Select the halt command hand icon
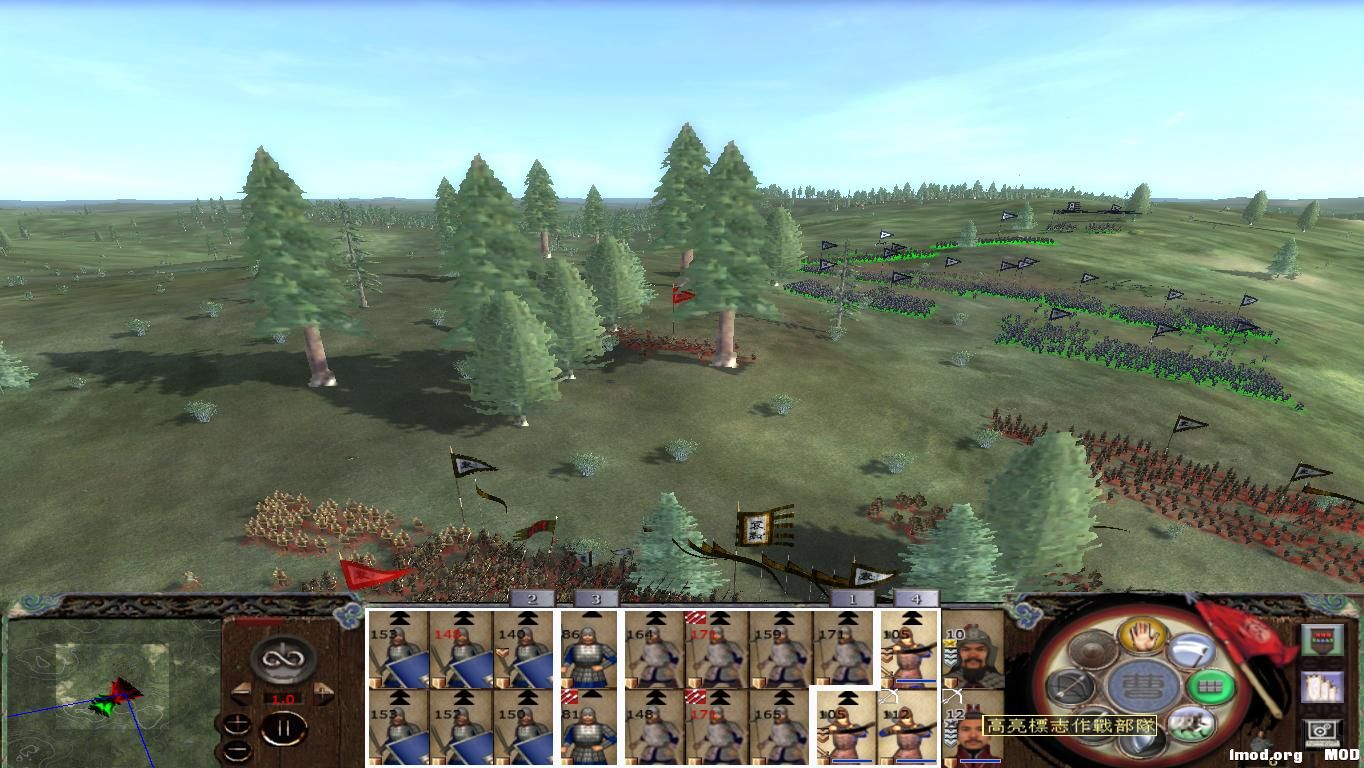Screen dimensions: 1364x768 coord(1141,640)
